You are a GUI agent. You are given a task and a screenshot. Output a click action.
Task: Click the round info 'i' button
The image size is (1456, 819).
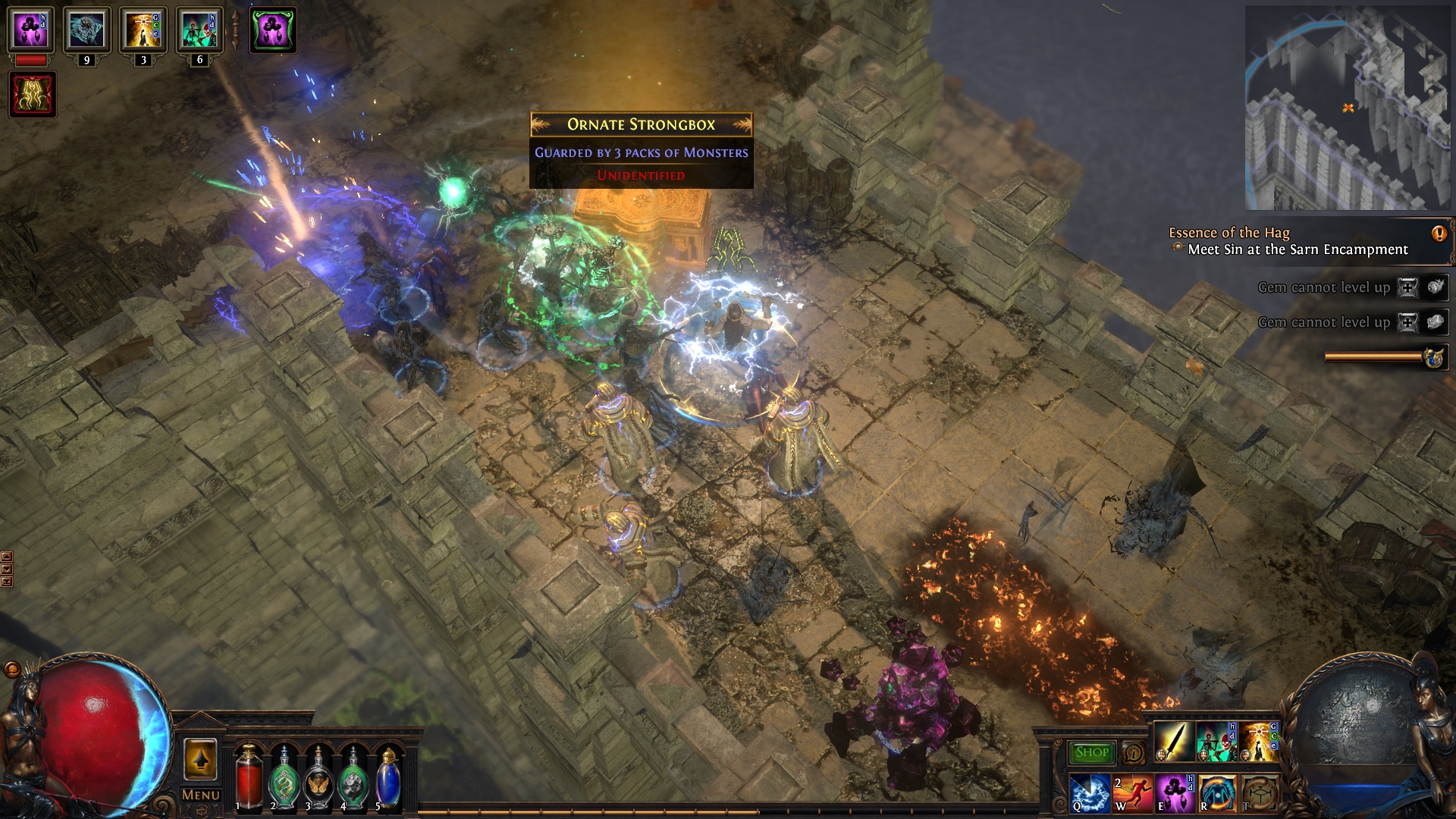pos(1134,753)
